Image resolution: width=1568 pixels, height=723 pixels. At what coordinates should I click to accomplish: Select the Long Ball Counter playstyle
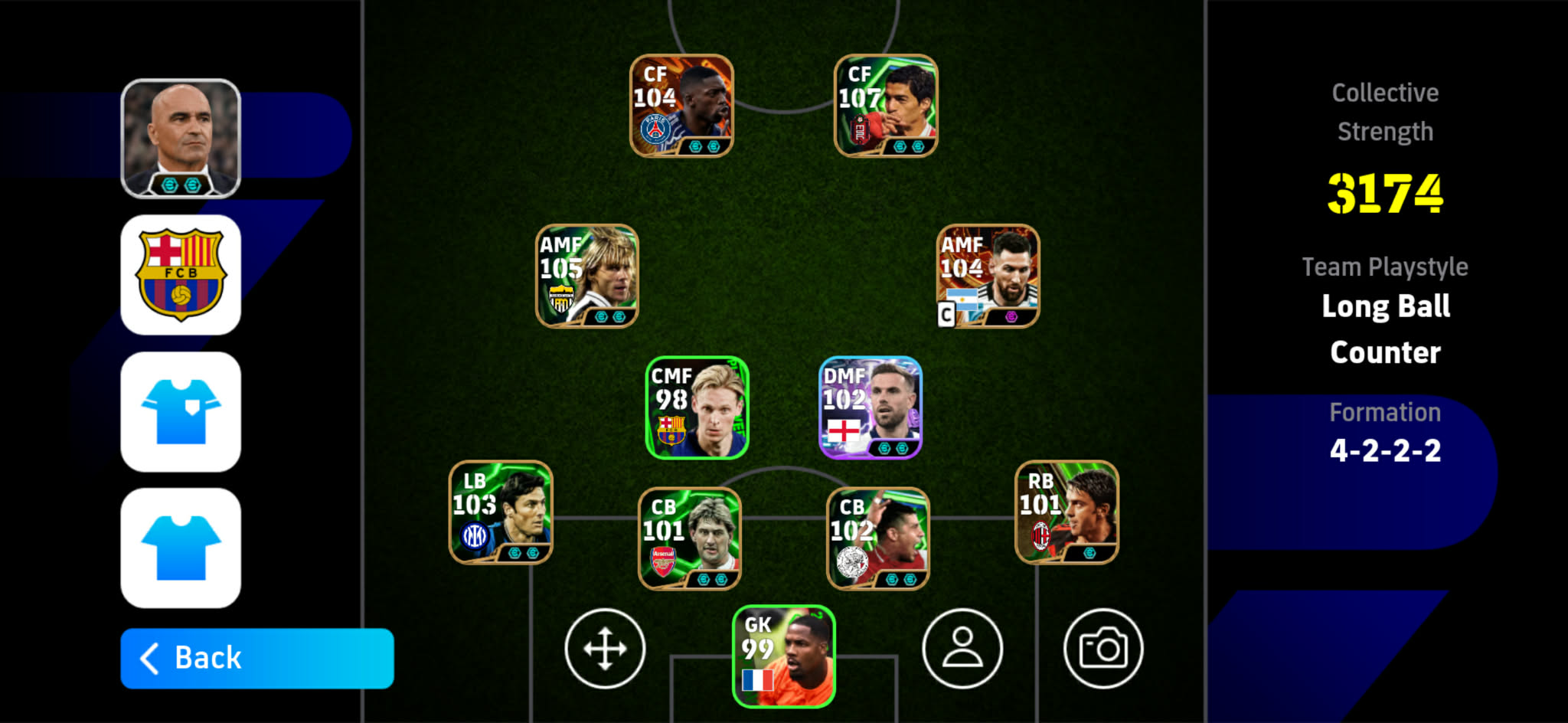[1384, 329]
